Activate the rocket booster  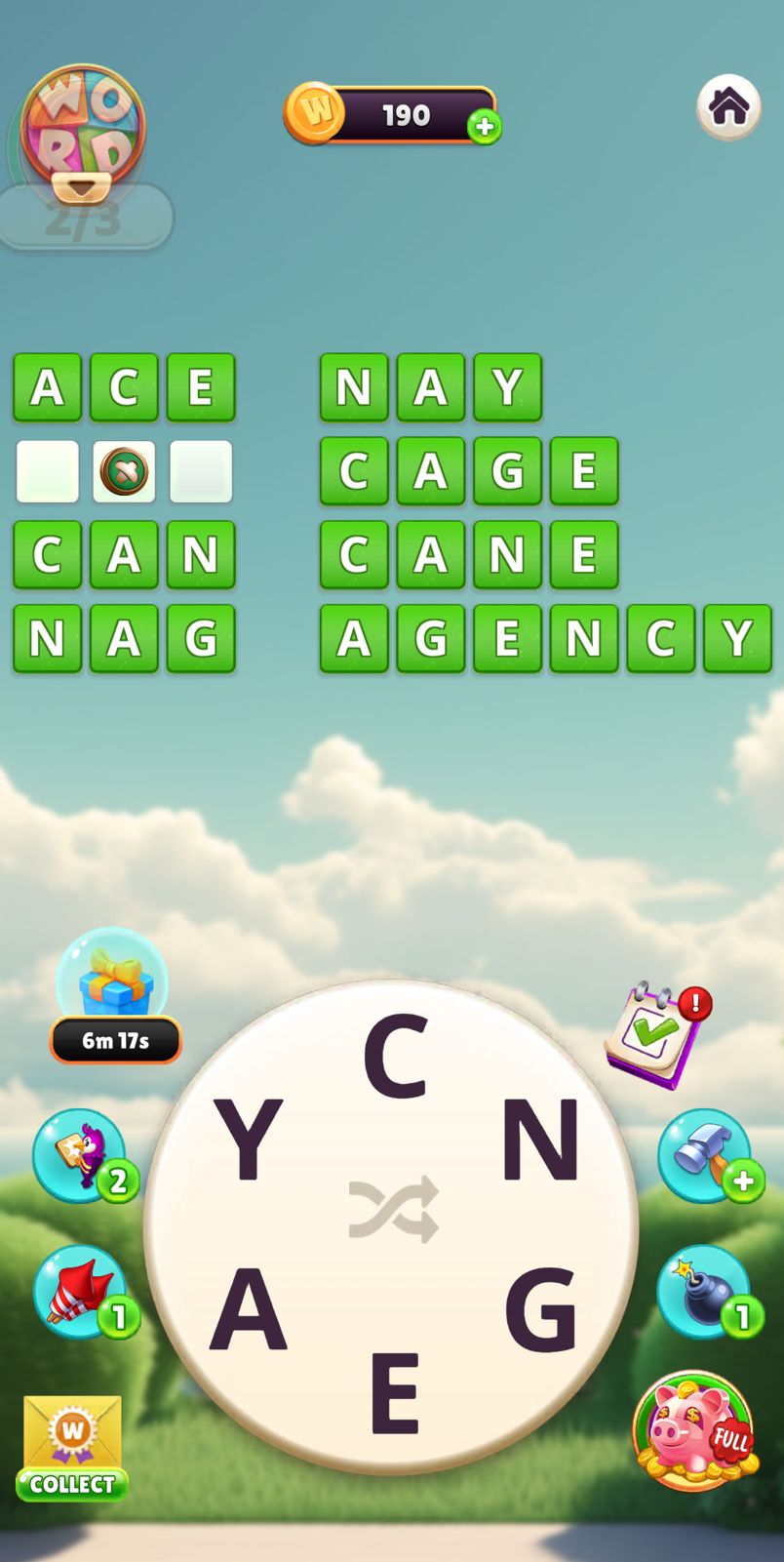82,1293
